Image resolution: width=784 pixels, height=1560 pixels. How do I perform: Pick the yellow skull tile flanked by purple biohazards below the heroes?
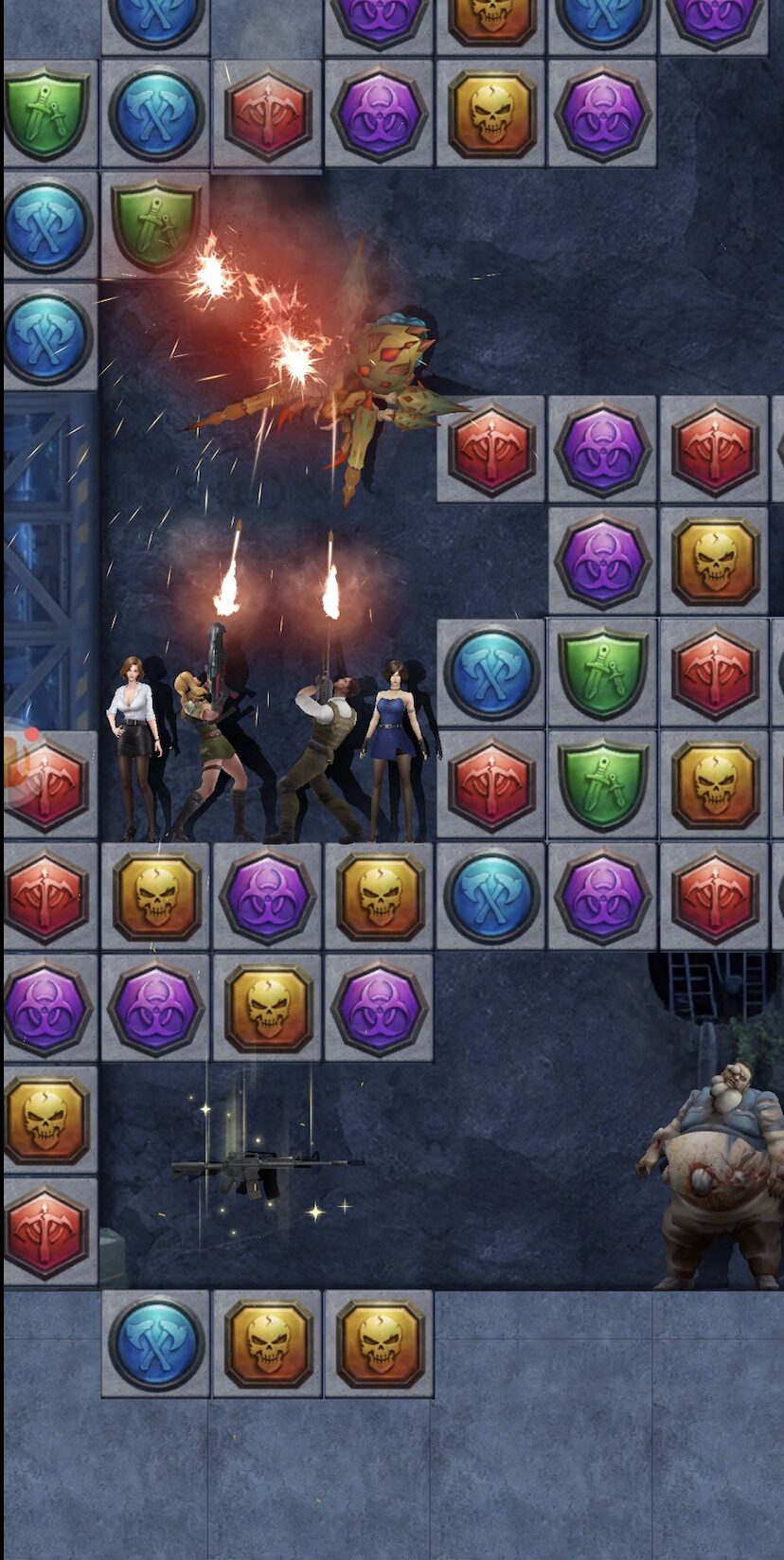pos(268,1008)
